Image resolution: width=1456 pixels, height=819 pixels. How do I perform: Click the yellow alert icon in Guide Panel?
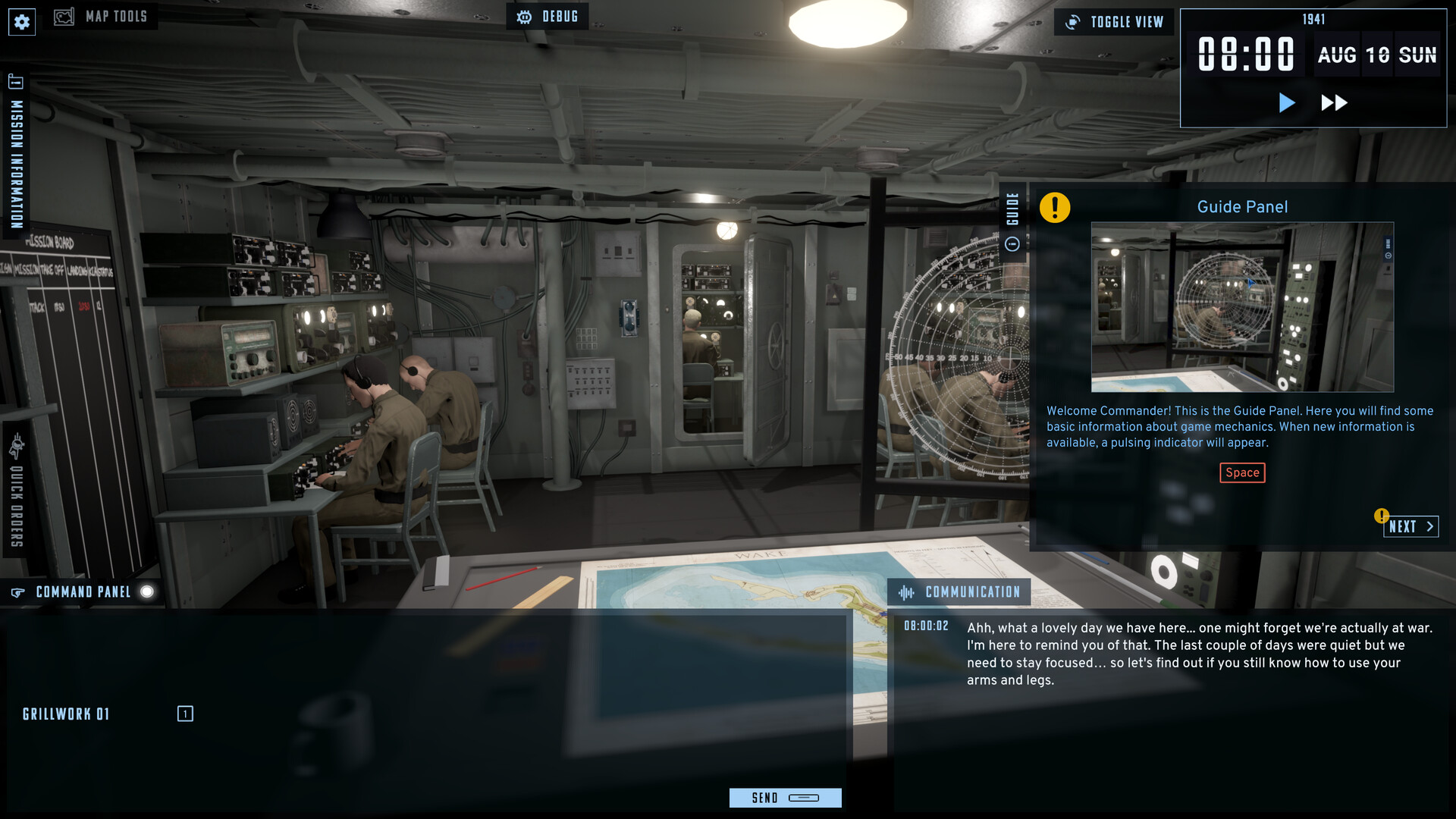tap(1056, 206)
